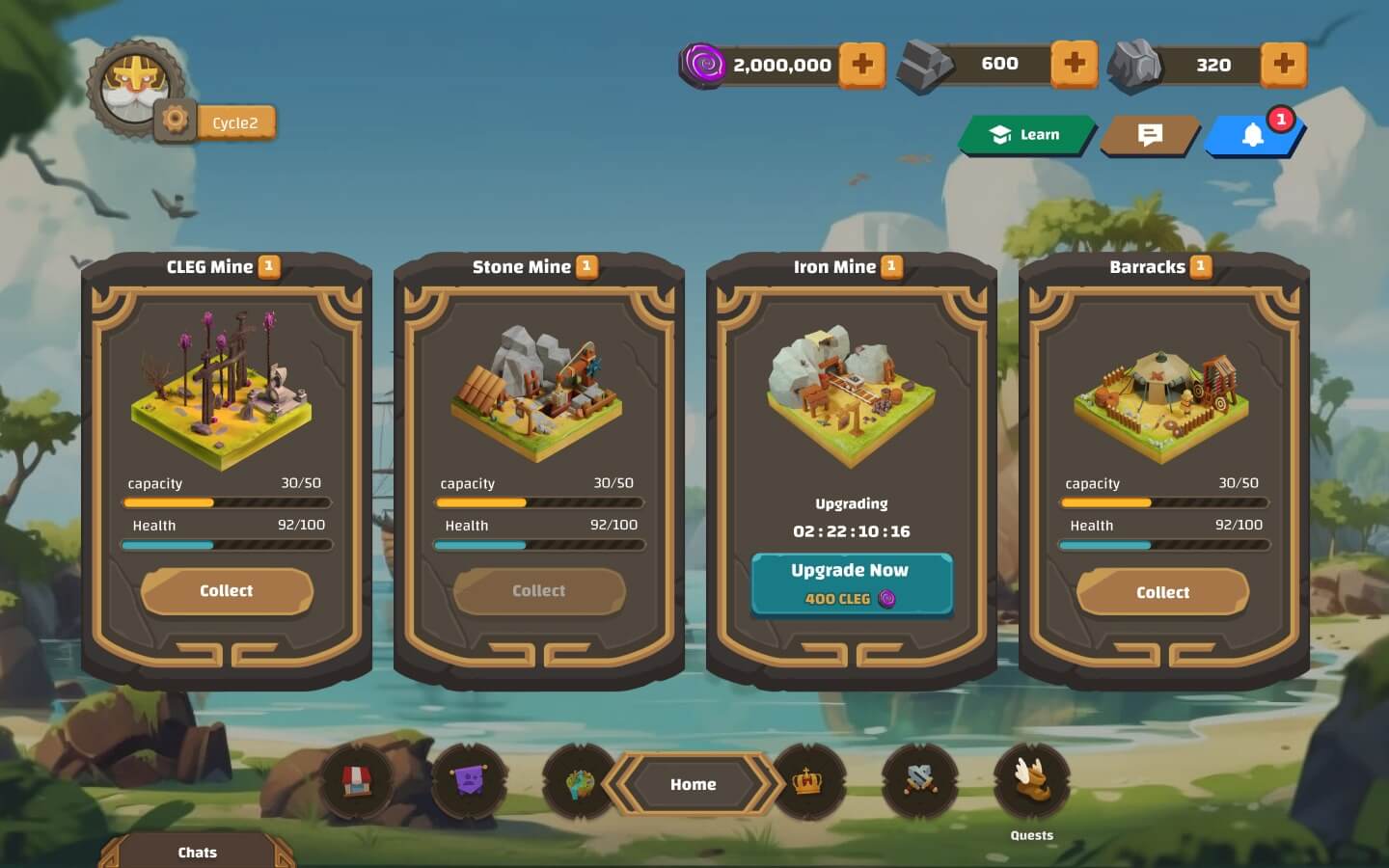Collect from the Barracks card
This screenshot has width=1389, height=868.
1162,592
